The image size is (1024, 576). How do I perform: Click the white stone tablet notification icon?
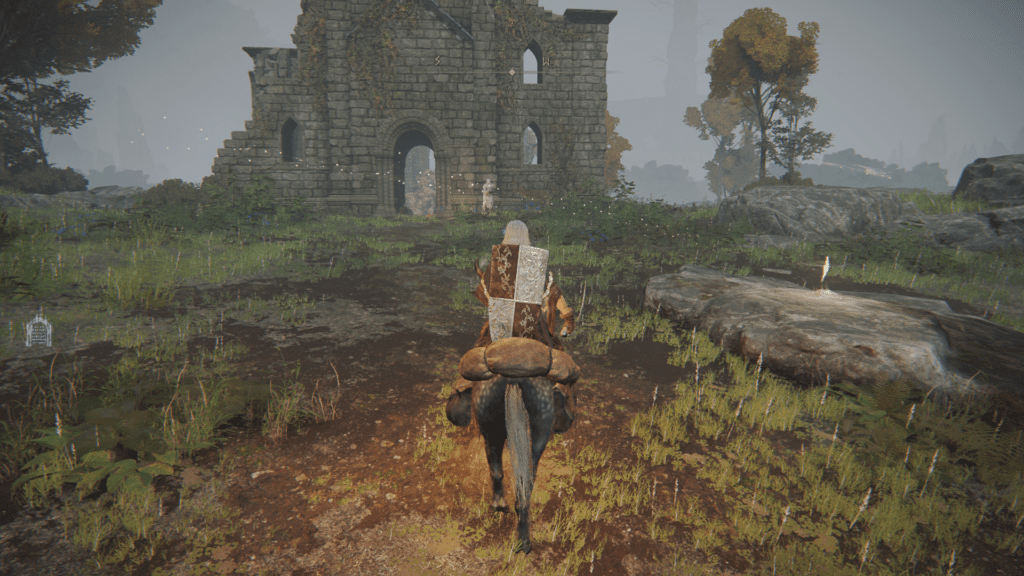tap(38, 329)
